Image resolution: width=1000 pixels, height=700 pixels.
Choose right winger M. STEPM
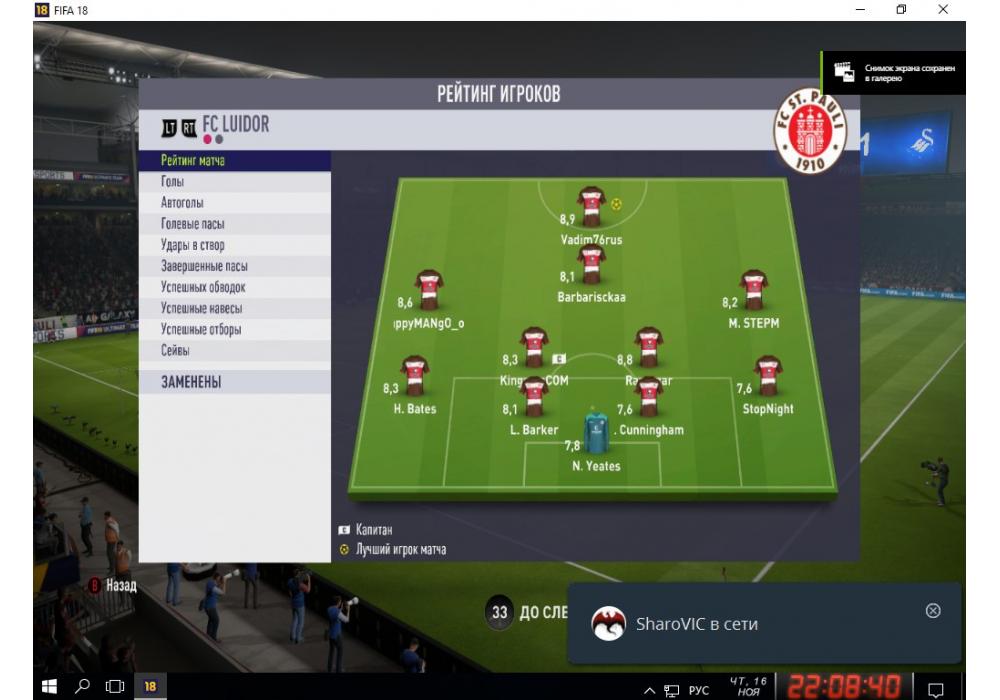753,290
